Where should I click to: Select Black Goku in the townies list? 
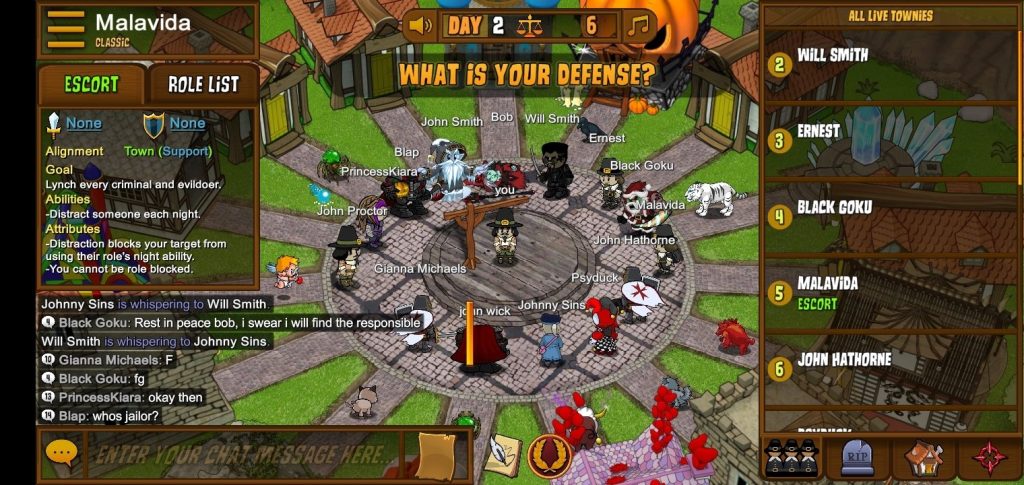point(834,207)
